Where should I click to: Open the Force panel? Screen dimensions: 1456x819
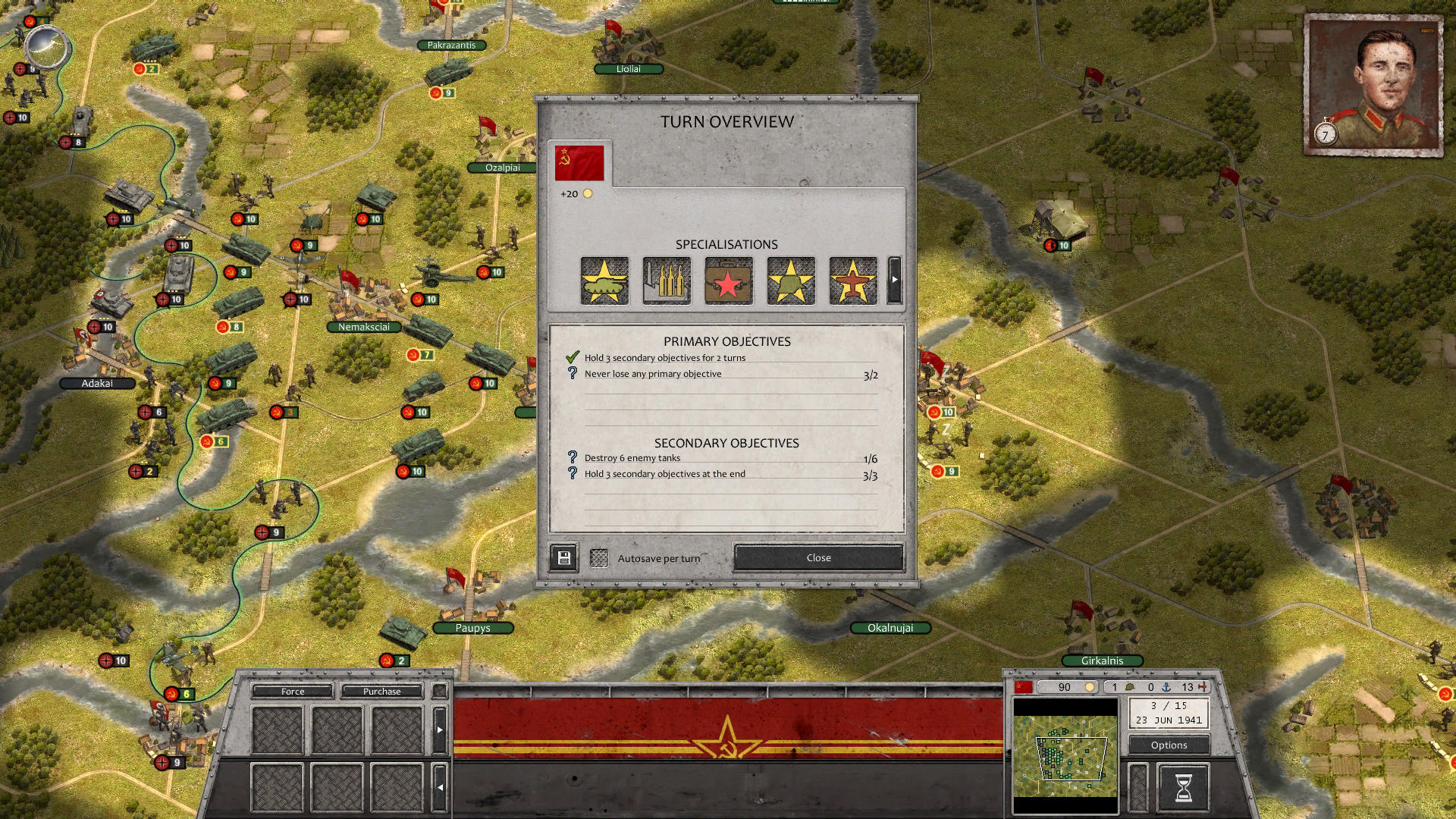[x=293, y=691]
